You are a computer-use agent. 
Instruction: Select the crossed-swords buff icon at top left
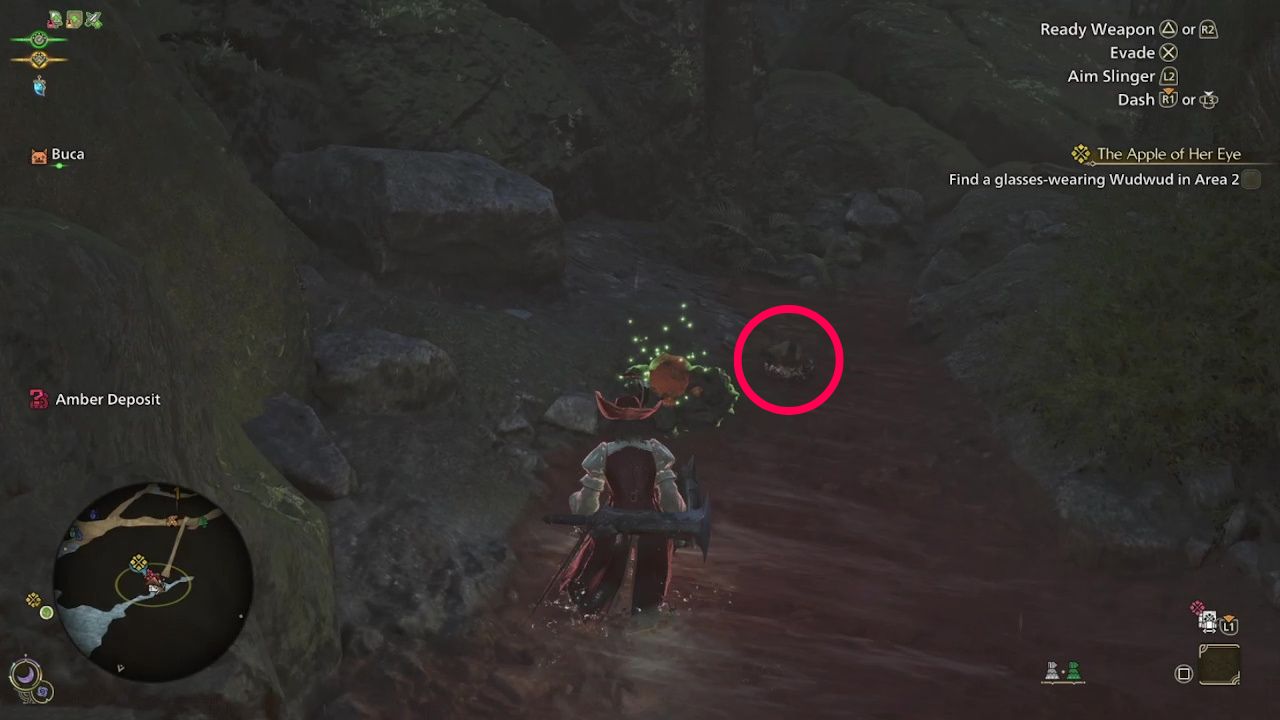92,20
